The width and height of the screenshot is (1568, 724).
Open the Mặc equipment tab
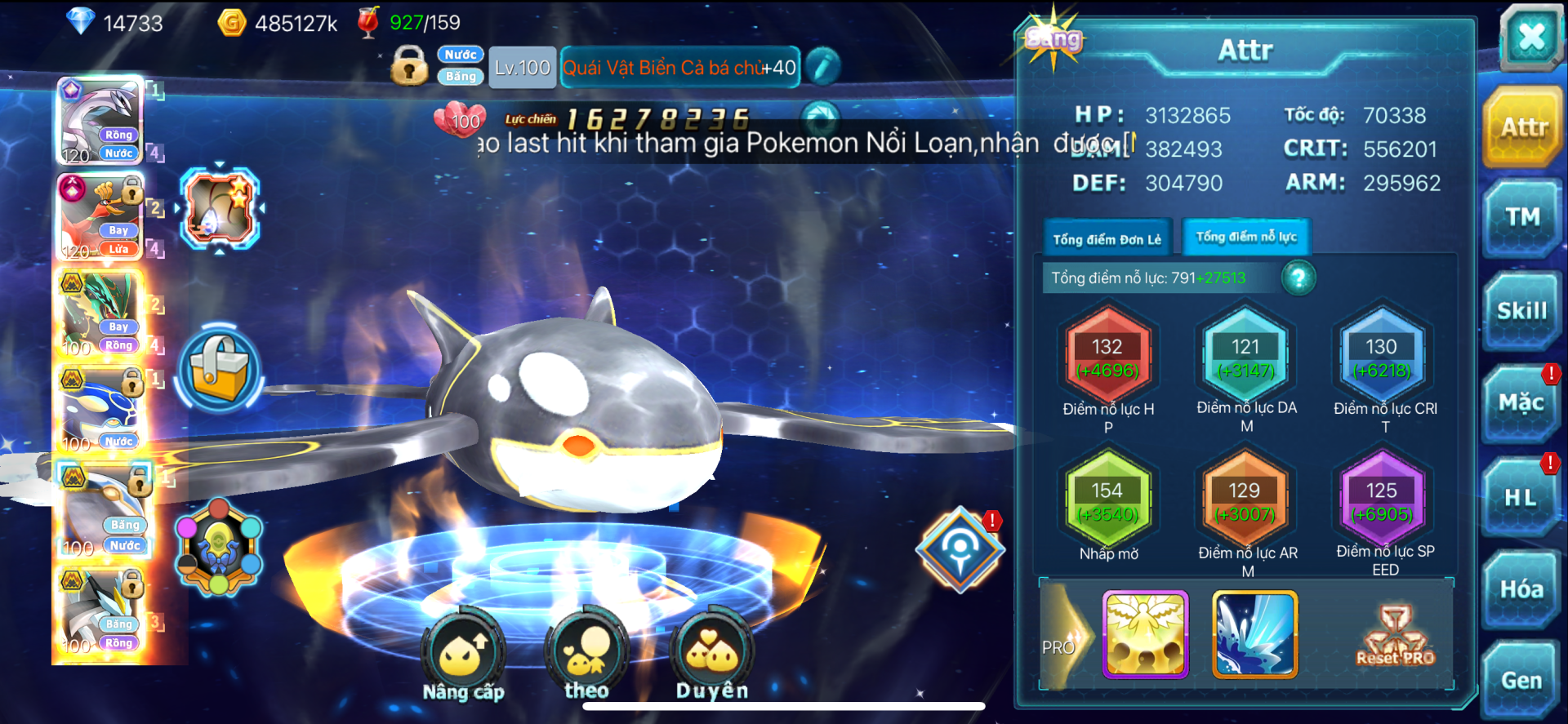(x=1521, y=403)
